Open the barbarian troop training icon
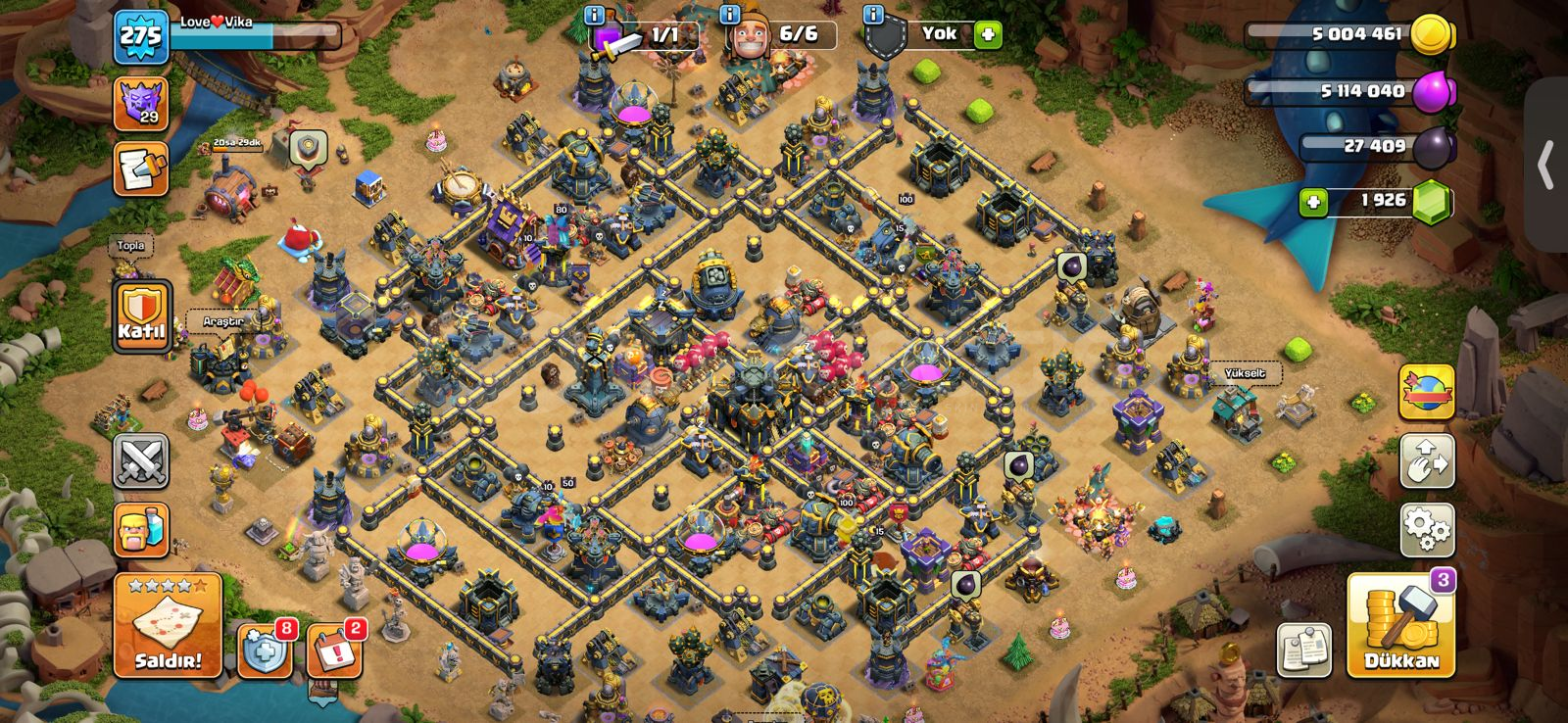The image size is (1568, 723). [x=141, y=530]
